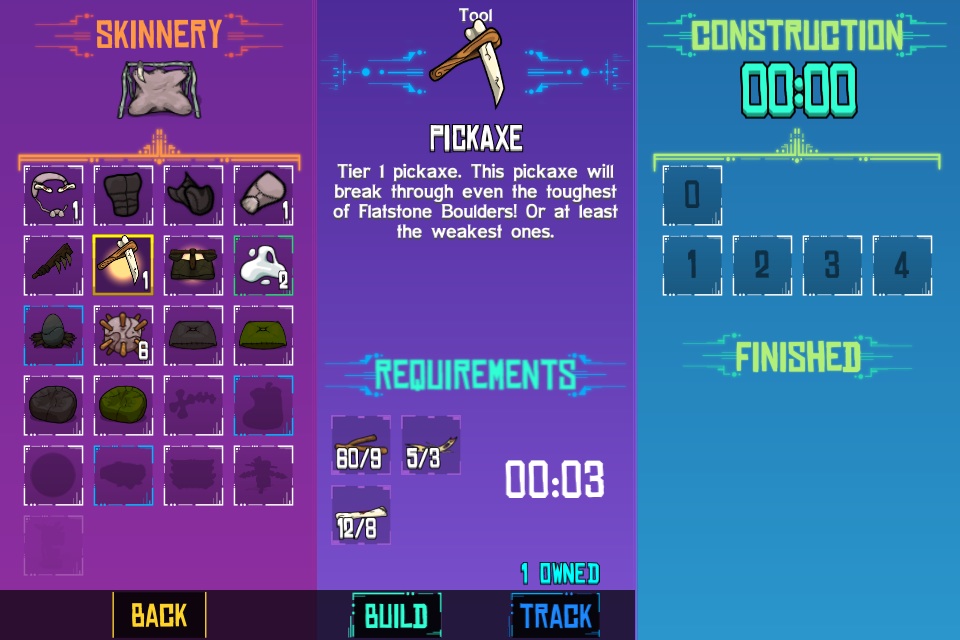Click the twig requirement showing 5/3
The height and width of the screenshot is (640, 960).
click(x=431, y=445)
